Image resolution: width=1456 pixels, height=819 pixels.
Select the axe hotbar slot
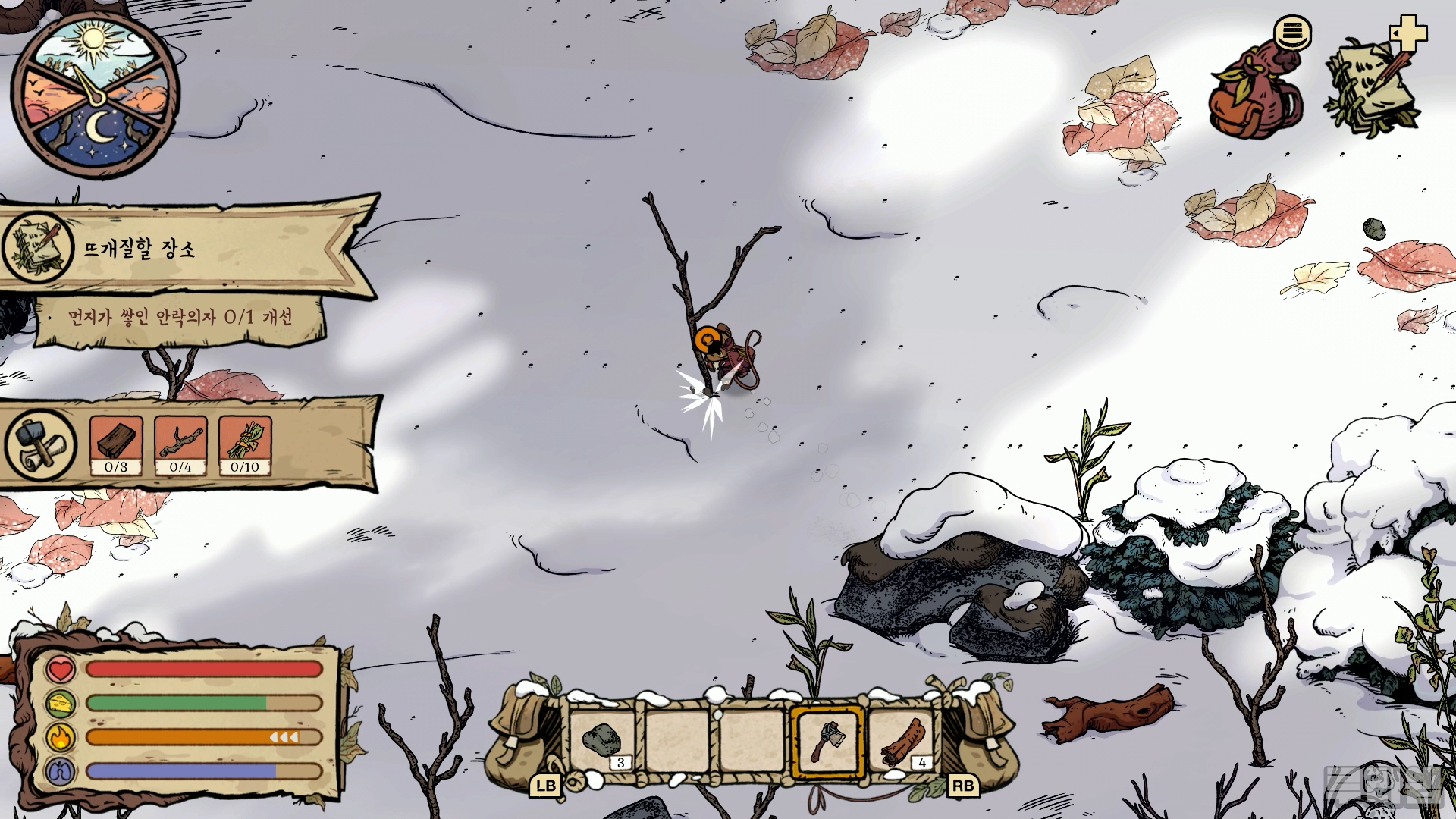tap(827, 741)
